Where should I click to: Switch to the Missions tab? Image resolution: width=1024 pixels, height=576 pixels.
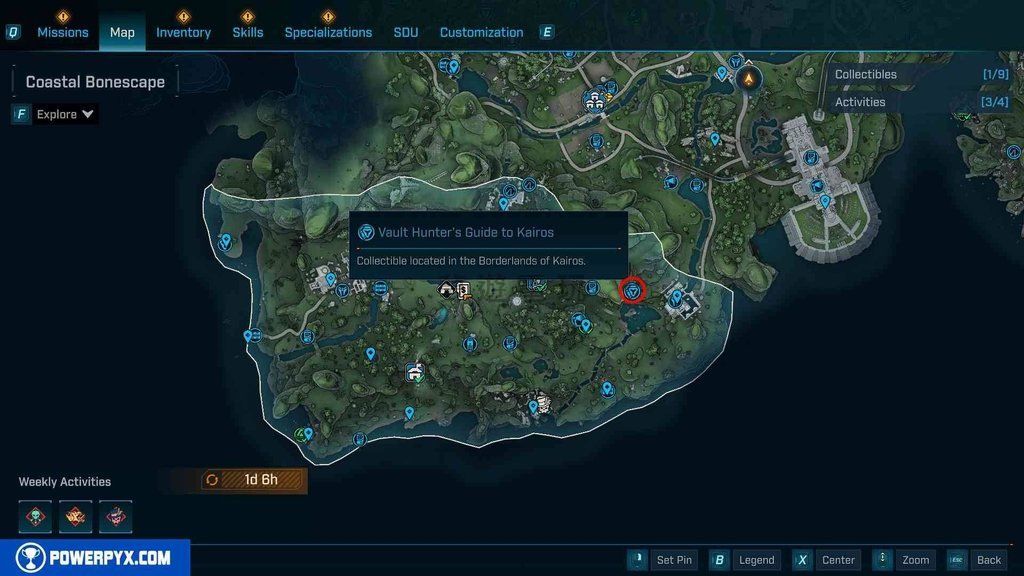63,32
